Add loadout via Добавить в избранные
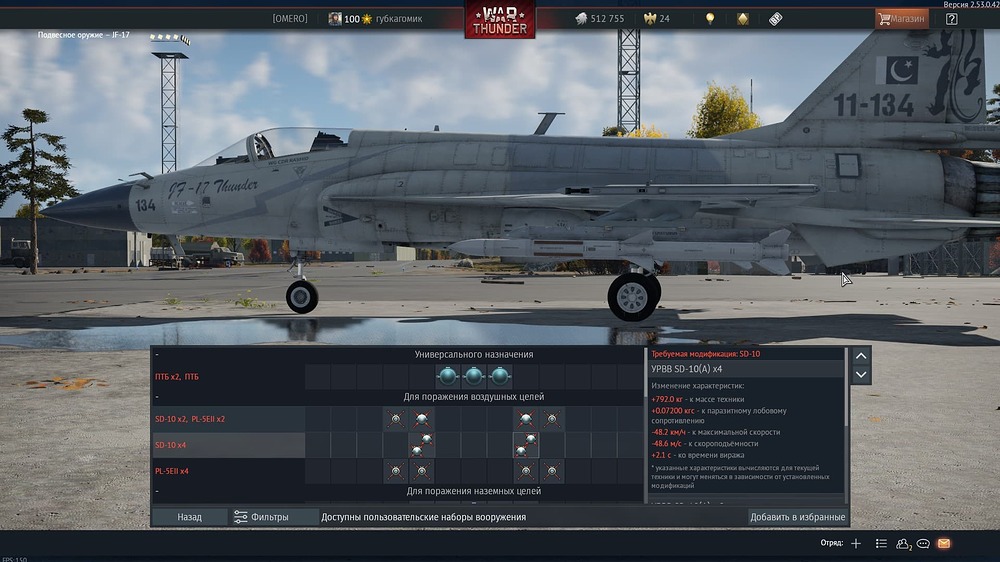This screenshot has width=1000, height=562. pos(797,517)
